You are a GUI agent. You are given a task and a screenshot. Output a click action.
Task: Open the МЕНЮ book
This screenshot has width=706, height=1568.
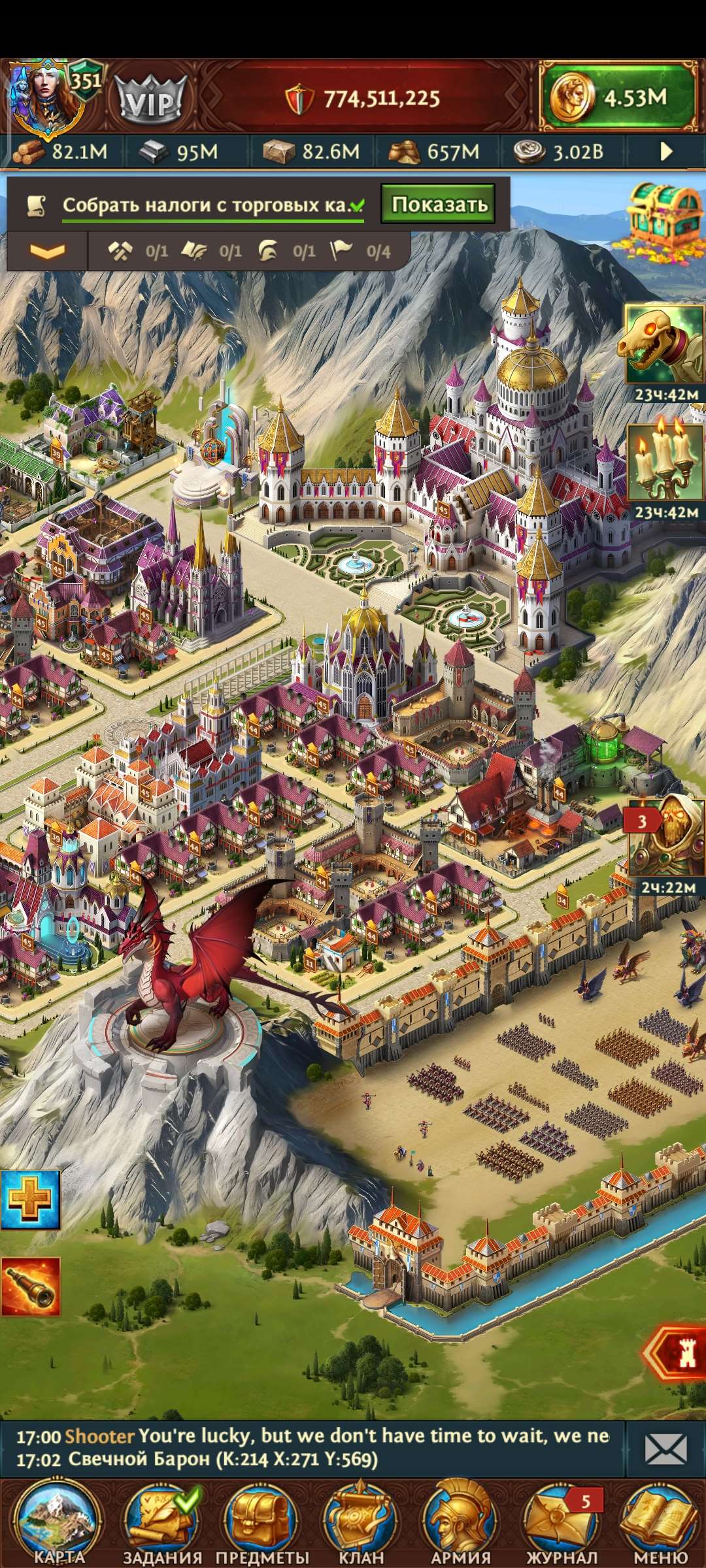660,1524
